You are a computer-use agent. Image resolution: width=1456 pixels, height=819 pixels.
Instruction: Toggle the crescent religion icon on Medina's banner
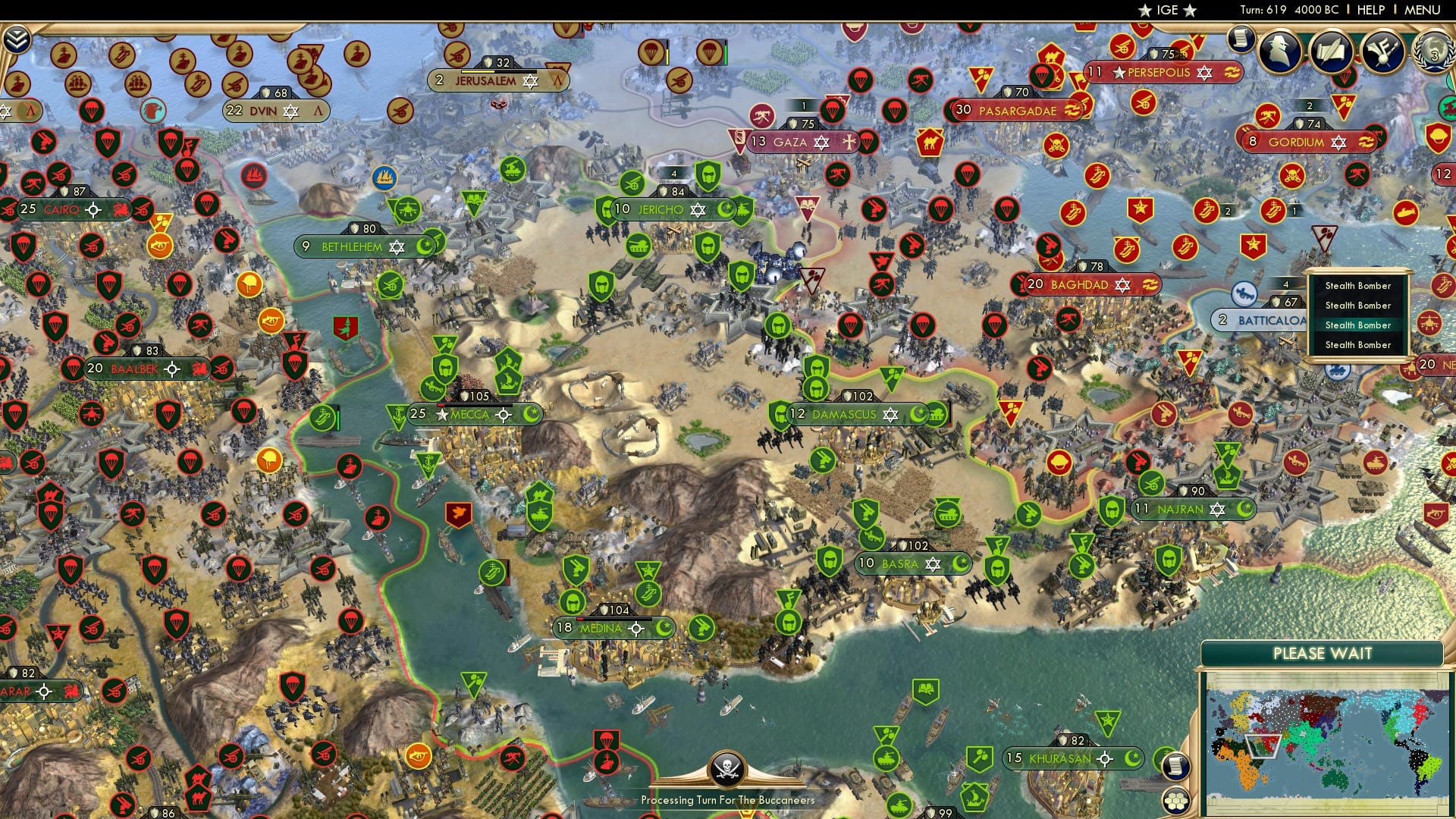pos(663,629)
